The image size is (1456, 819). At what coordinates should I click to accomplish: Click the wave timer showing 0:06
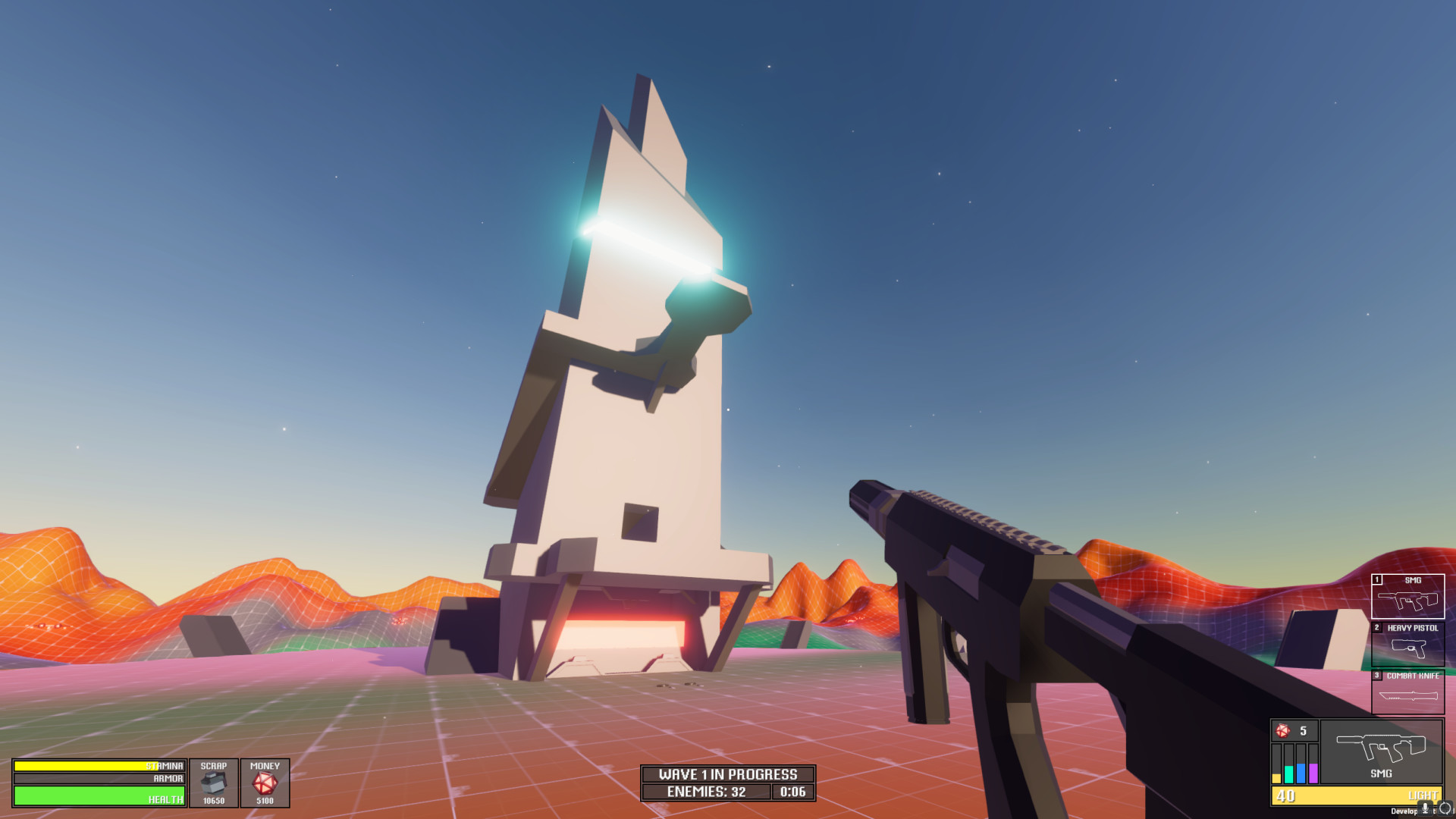tap(792, 792)
